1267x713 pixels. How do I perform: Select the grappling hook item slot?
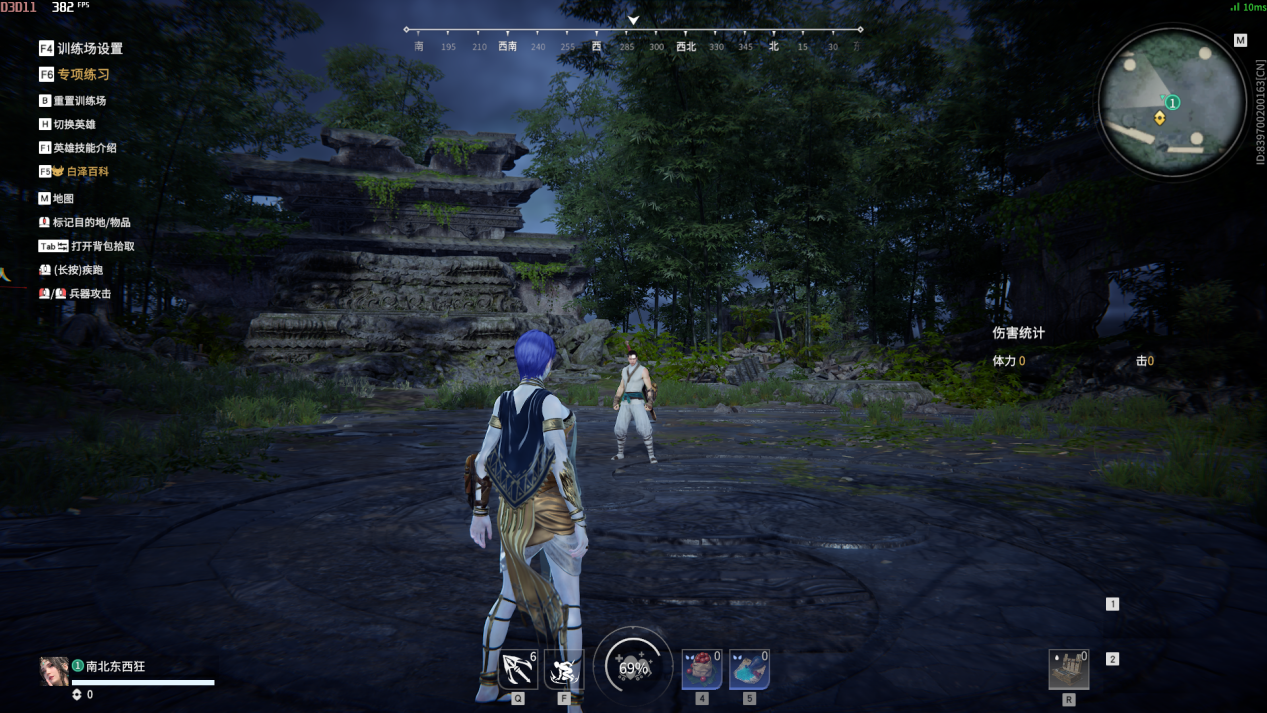(x=517, y=669)
